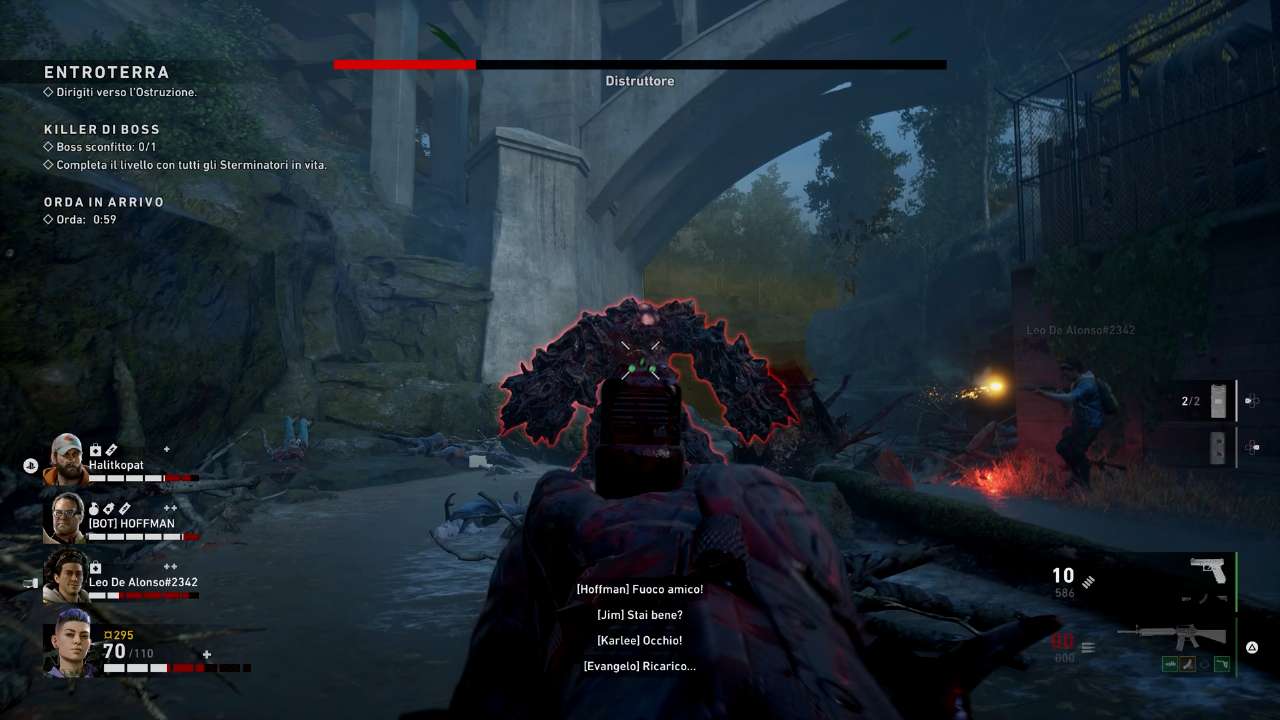Viewport: 1280px width, 720px height.
Task: Select the quick item slot below 2/2
Action: pos(1217,448)
